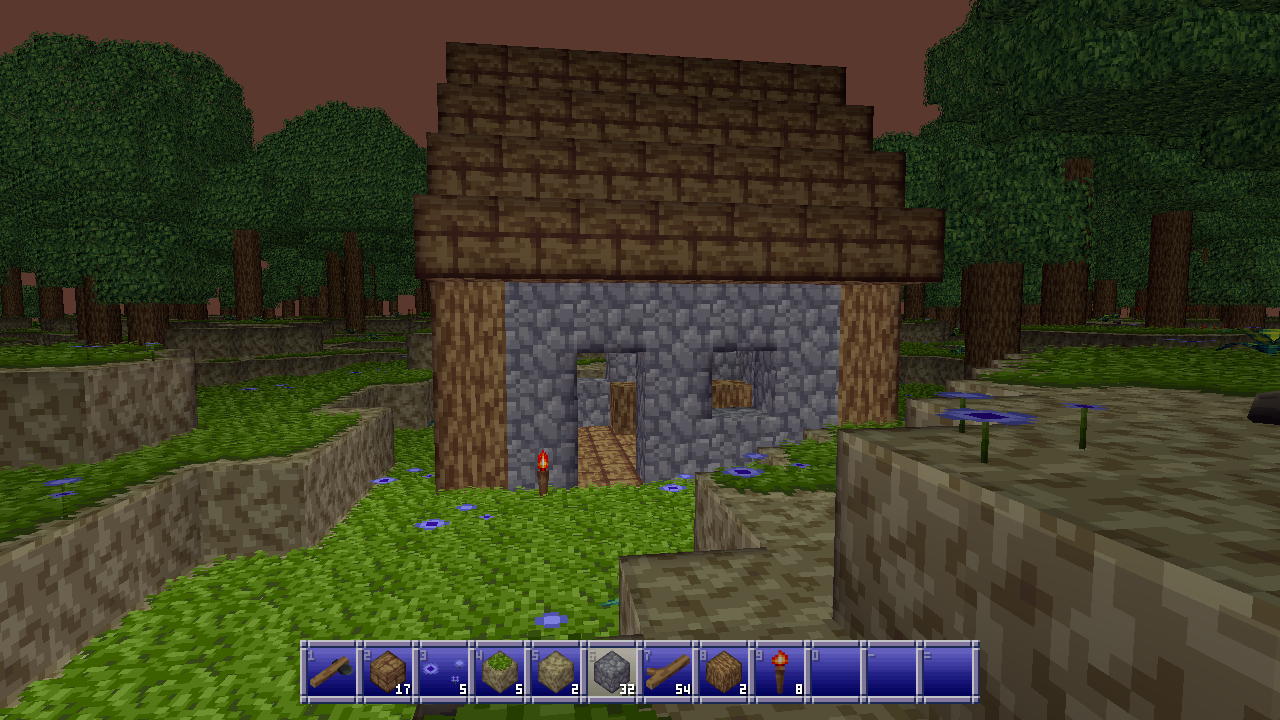
Task: Pick the tree bark log block slot
Action: coord(724,671)
